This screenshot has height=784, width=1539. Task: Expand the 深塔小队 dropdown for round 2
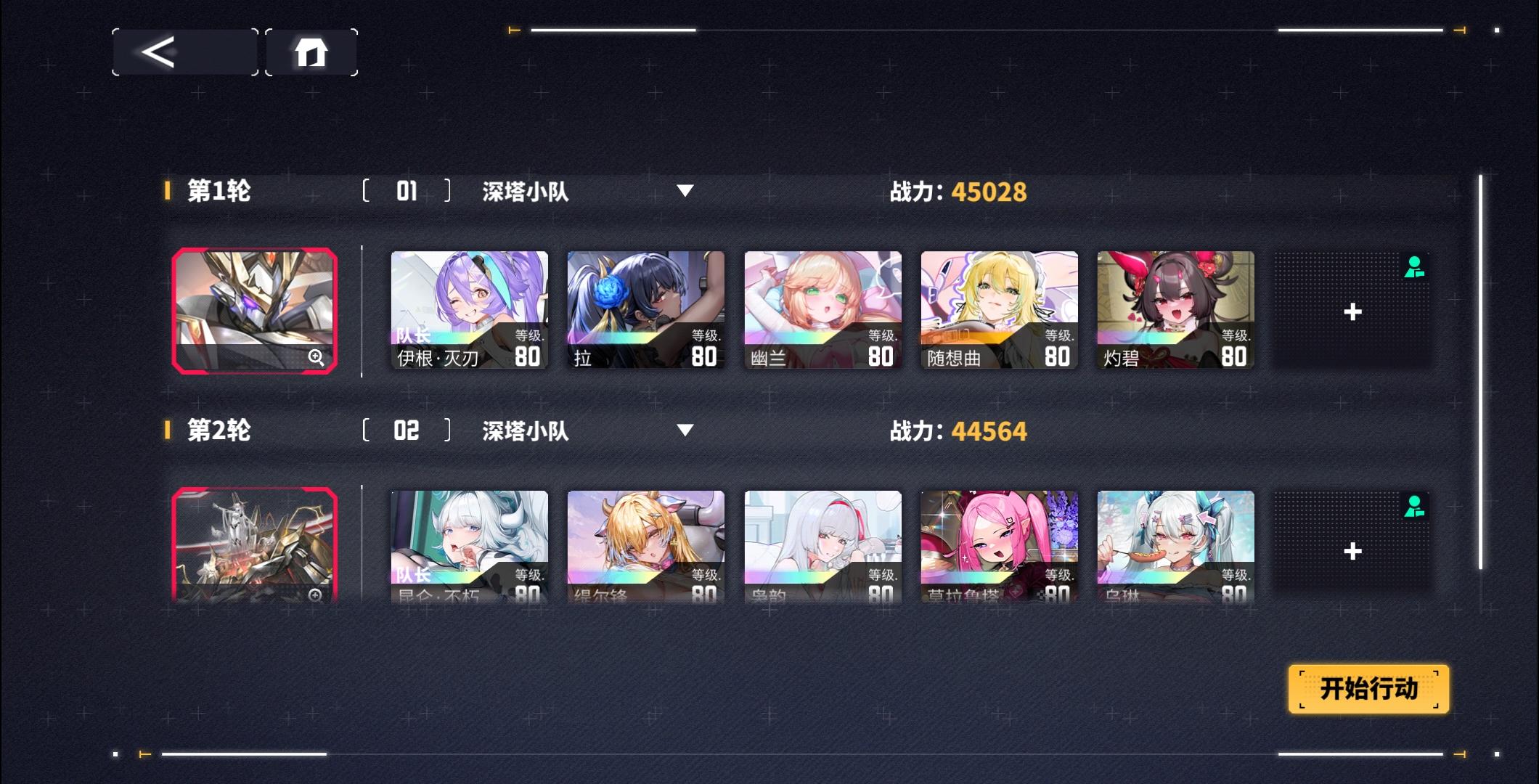pos(684,430)
